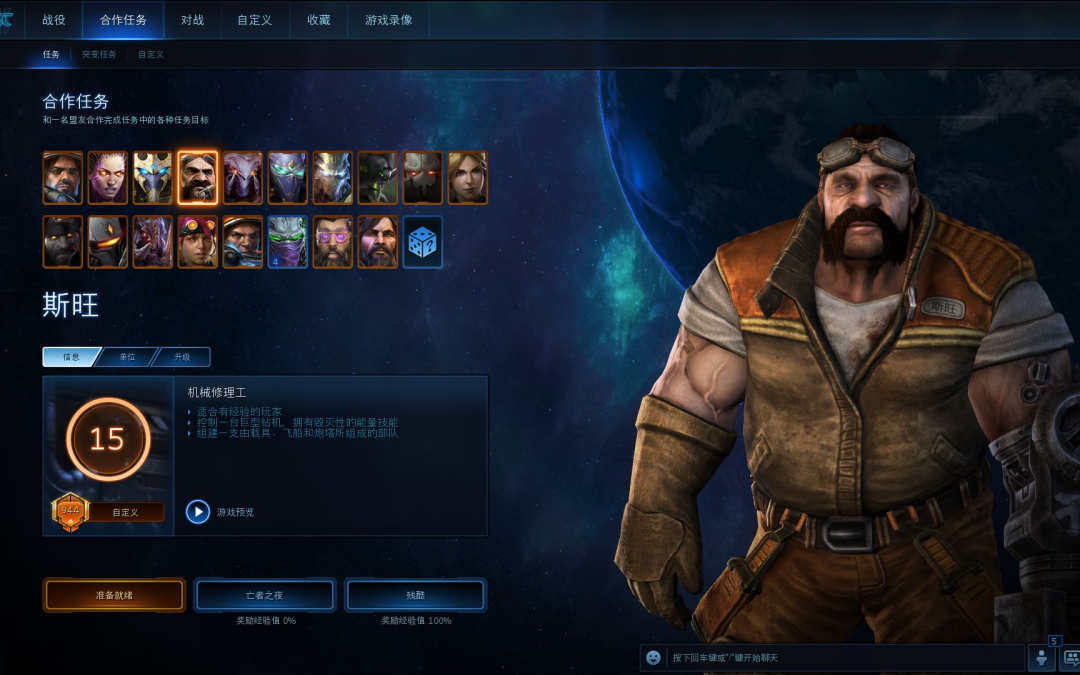Click the chat input box
The image size is (1080, 675).
click(x=840, y=657)
